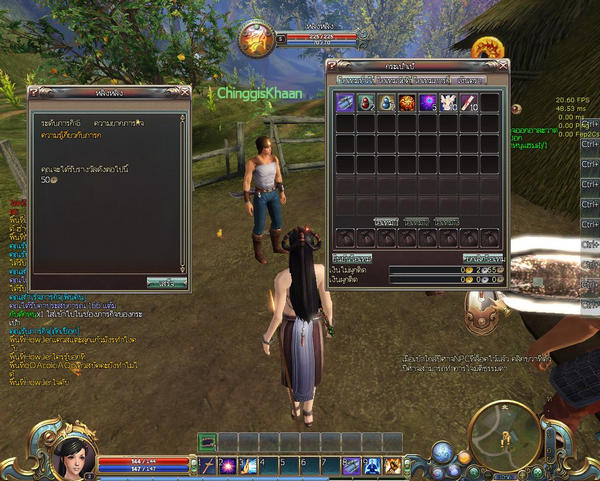Click the target's portrait at top
600x481 pixels.
pos(255,40)
